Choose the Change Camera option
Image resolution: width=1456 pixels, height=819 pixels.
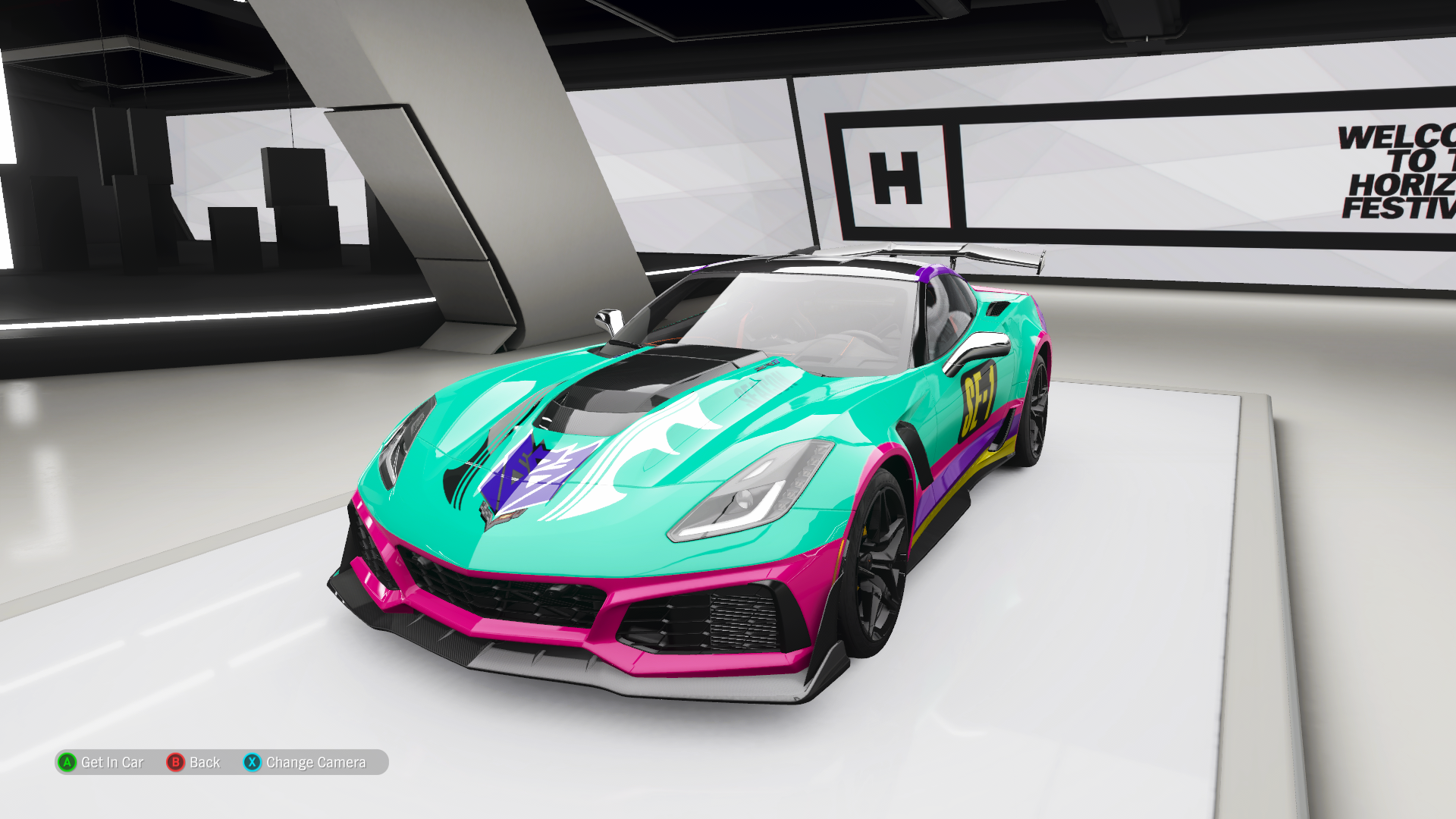[x=305, y=762]
